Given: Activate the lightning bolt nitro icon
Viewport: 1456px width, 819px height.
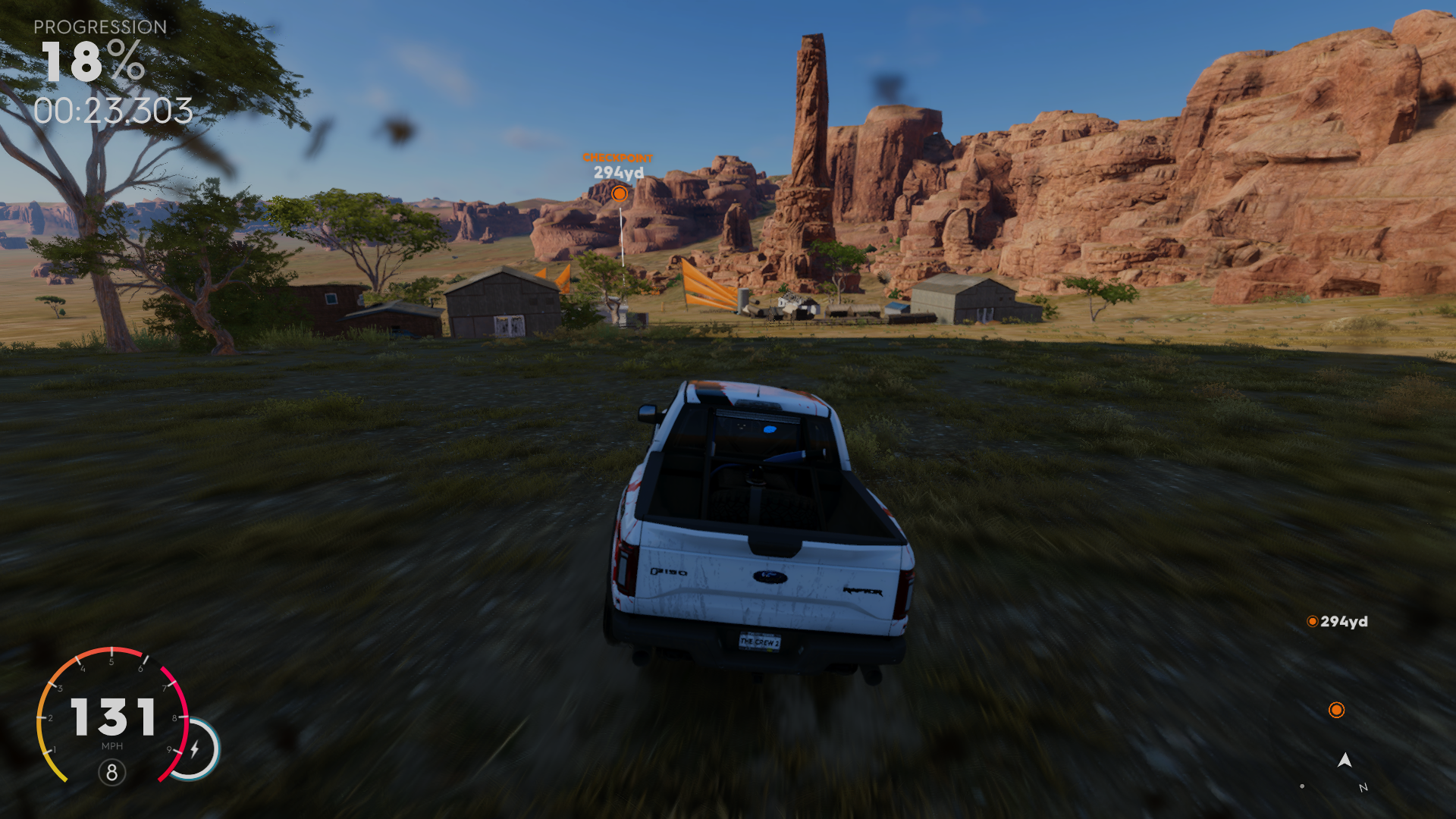Looking at the screenshot, I should tap(195, 749).
